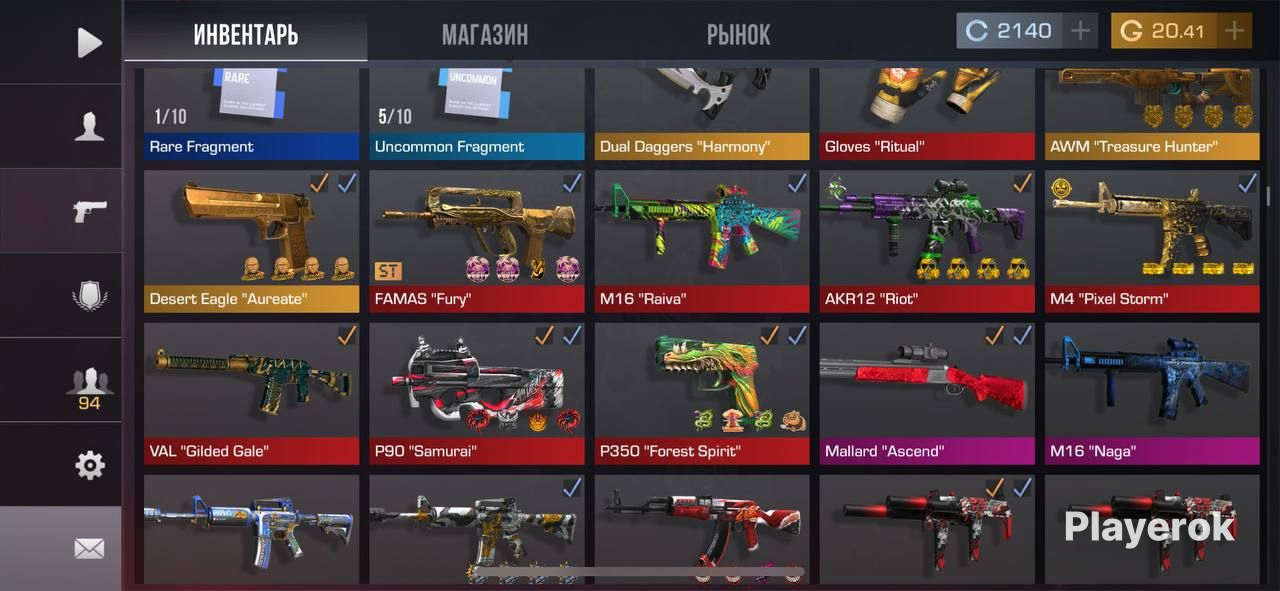Add more silver coins with plus button
Screen dimensions: 1280x591
(x=1080, y=31)
